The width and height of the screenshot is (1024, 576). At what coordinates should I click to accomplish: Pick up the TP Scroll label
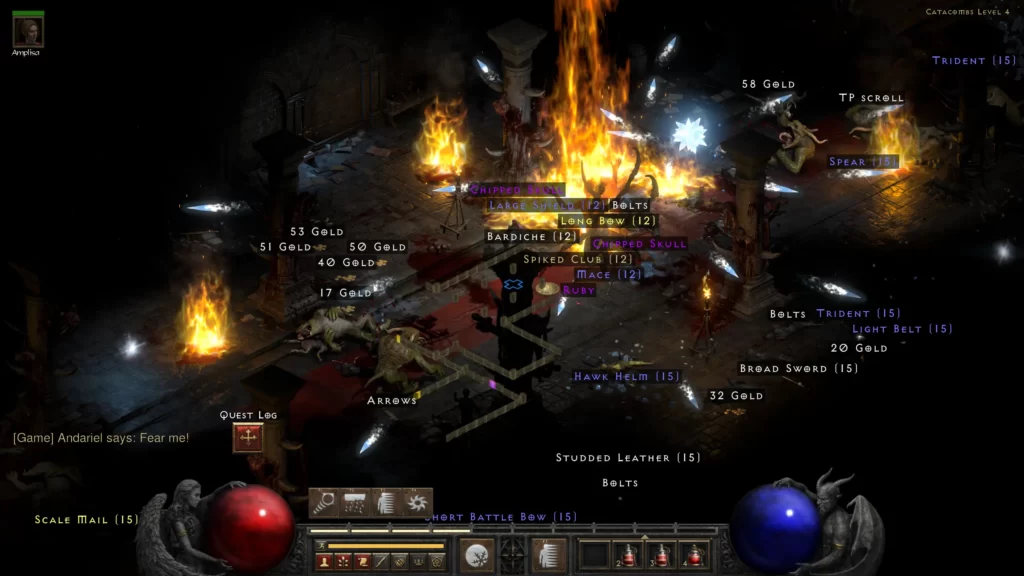click(870, 98)
